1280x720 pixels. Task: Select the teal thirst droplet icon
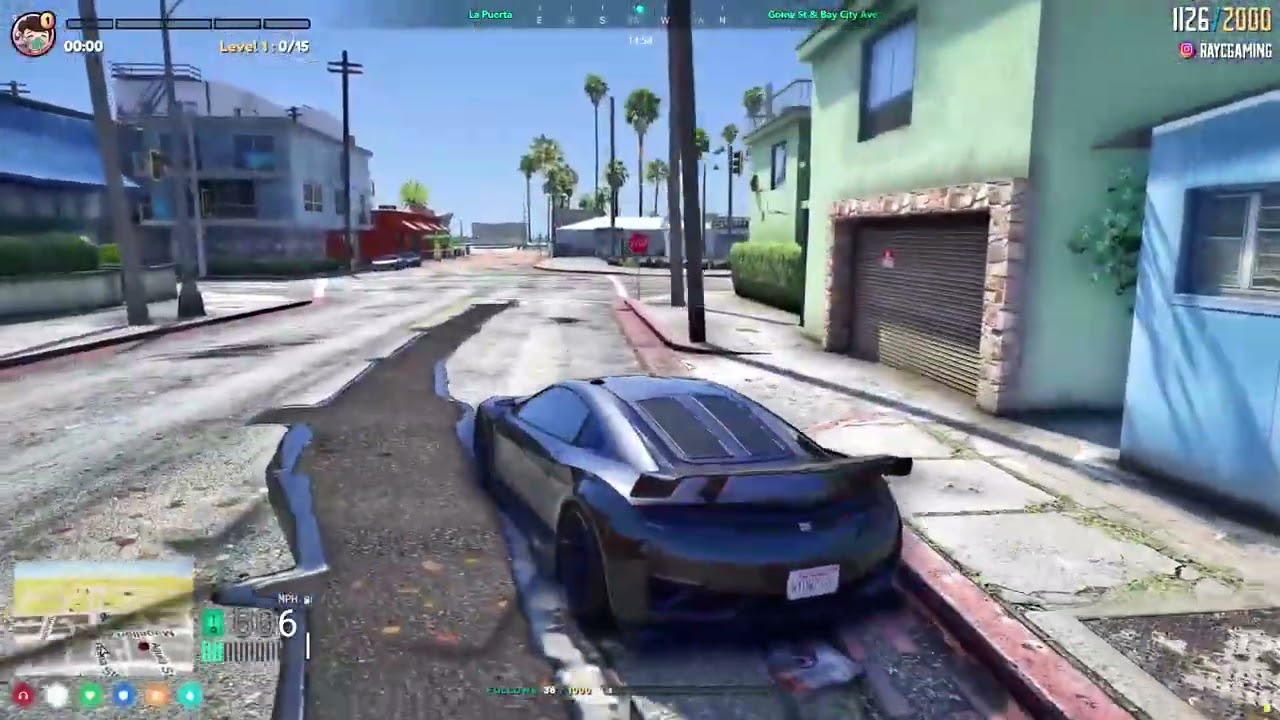pyautogui.click(x=188, y=694)
